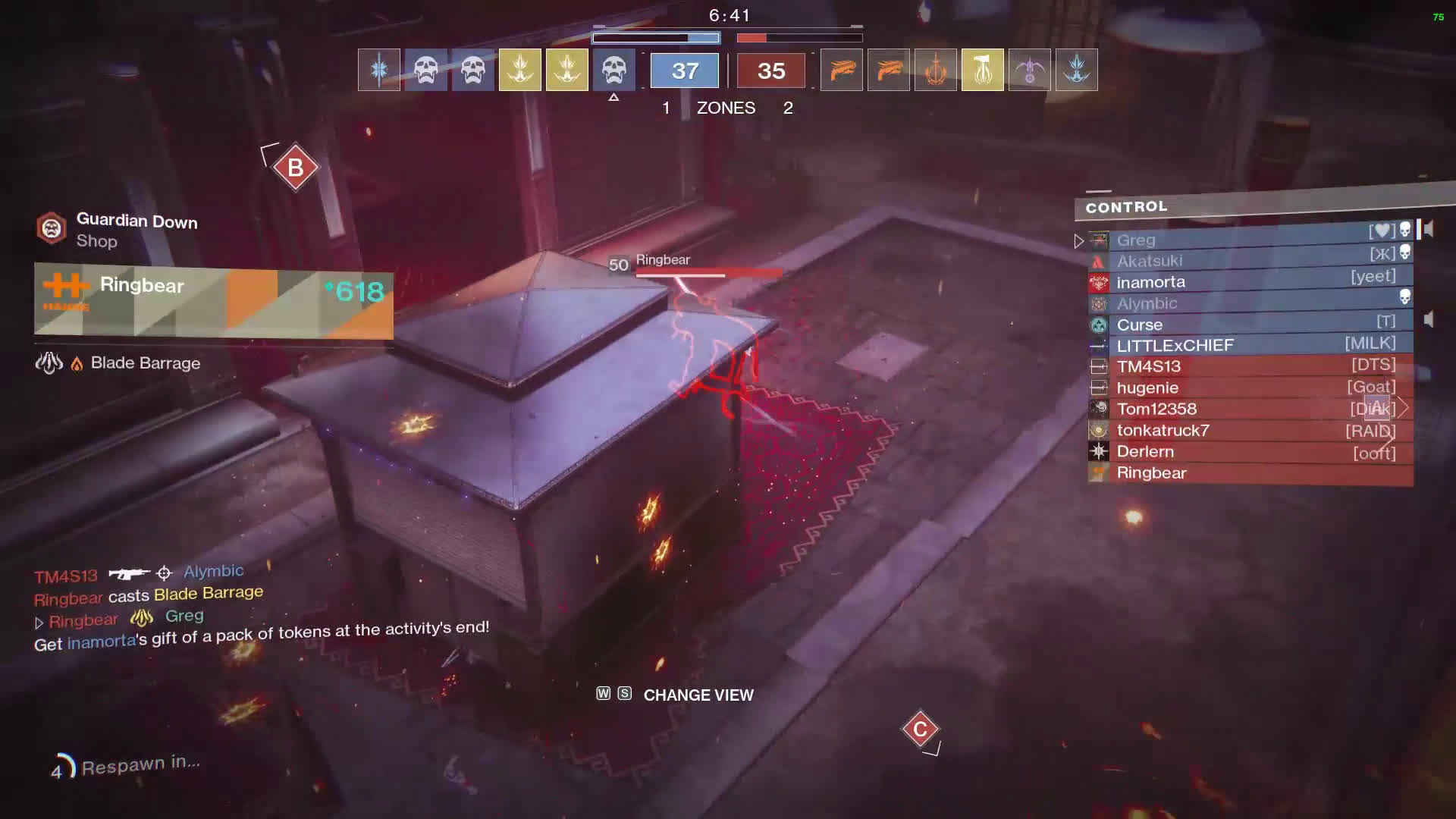Choose LITTLExCHIEF in the roster
This screenshot has width=1456, height=819.
pos(1244,346)
